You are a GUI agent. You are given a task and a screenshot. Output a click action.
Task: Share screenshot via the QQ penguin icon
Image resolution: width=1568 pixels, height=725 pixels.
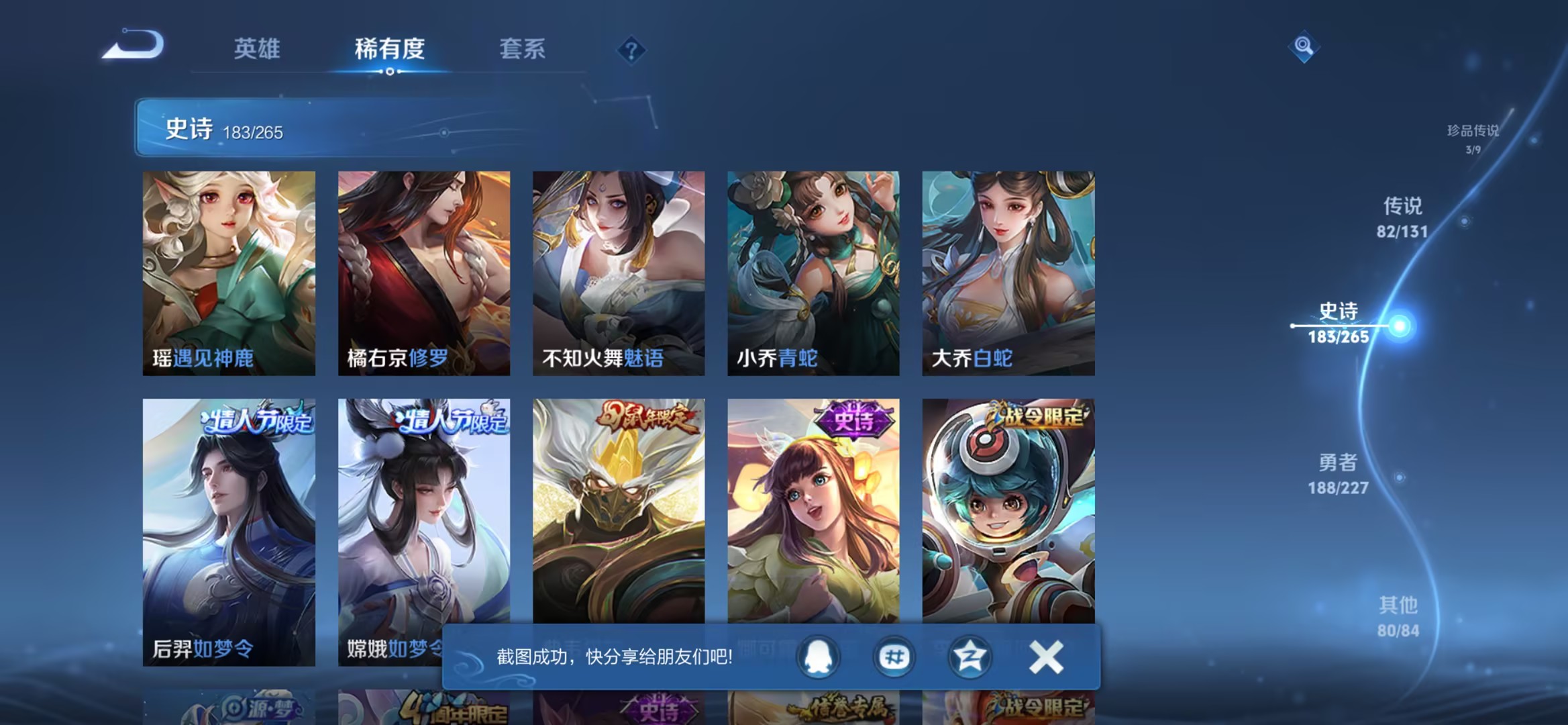[818, 656]
